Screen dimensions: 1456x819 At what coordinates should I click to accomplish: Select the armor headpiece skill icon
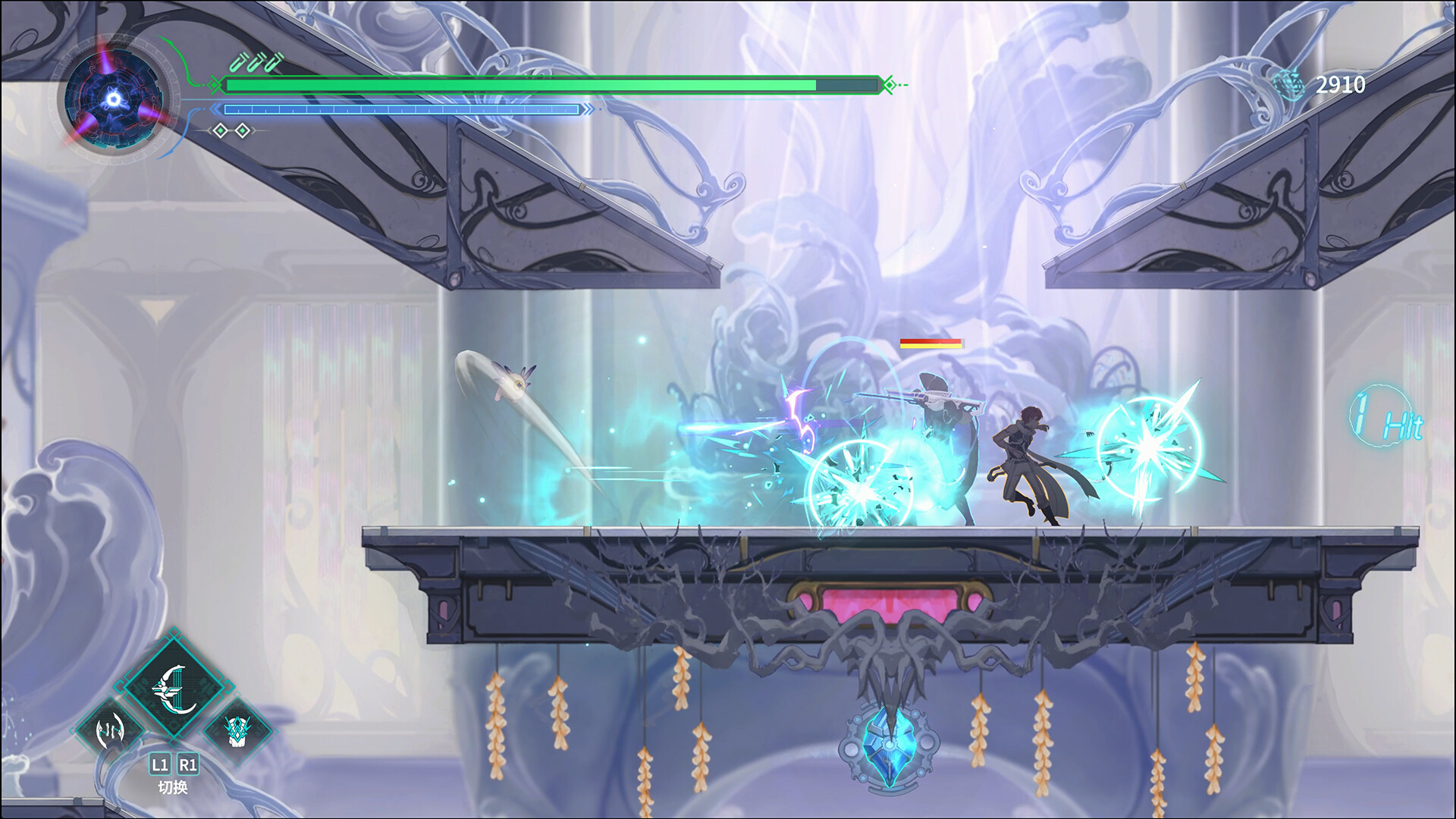[x=235, y=731]
